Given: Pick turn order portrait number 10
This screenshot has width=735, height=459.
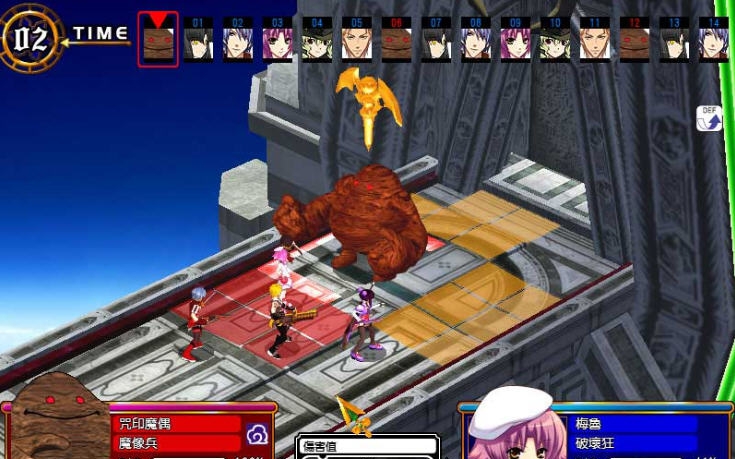Looking at the screenshot, I should pos(555,41).
